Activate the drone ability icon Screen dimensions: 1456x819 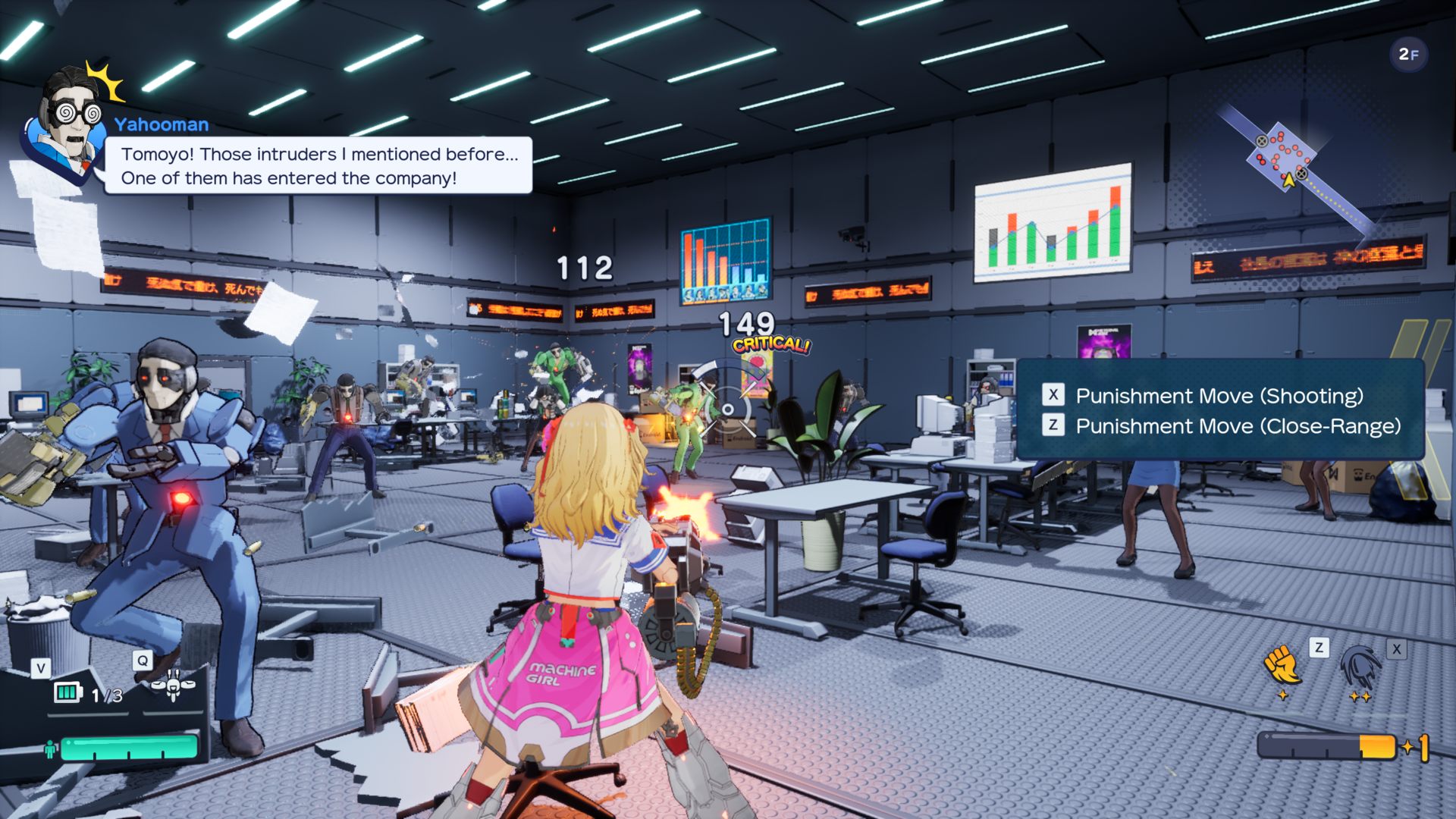pyautogui.click(x=174, y=686)
